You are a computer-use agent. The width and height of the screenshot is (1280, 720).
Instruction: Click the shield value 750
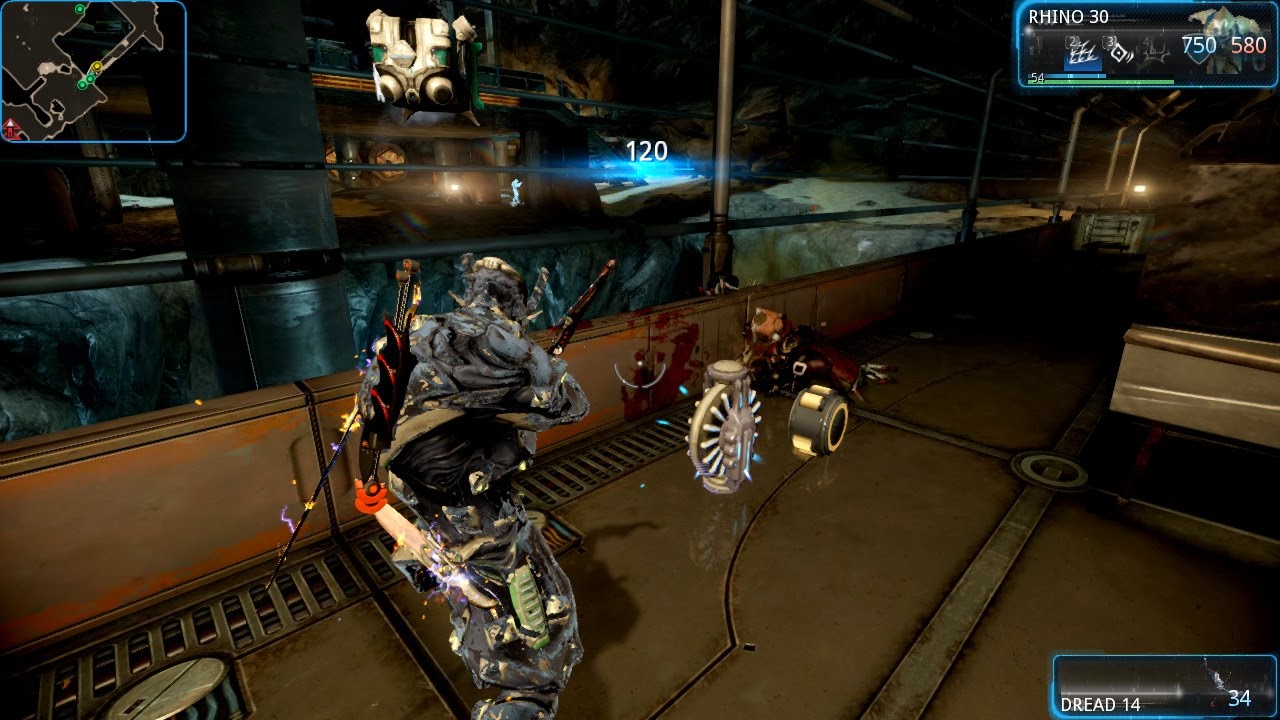[1199, 42]
